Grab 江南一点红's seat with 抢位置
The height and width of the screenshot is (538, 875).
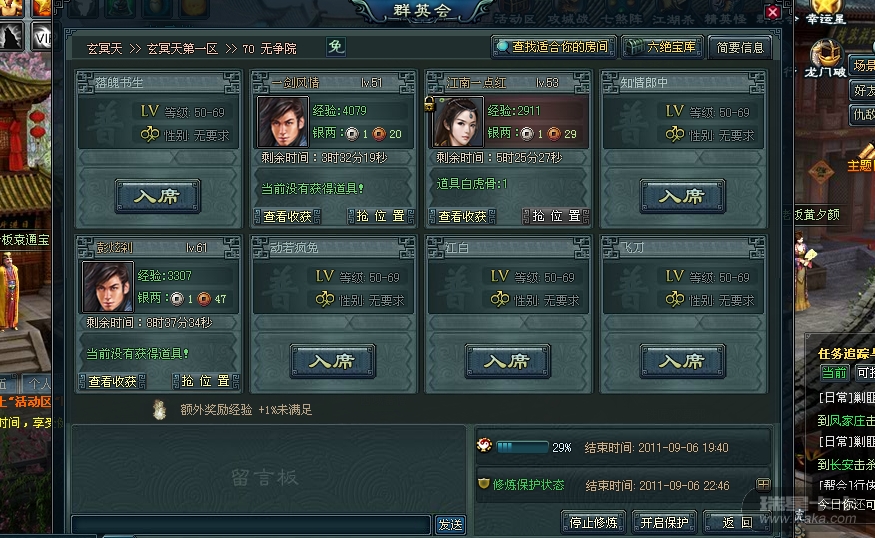555,216
